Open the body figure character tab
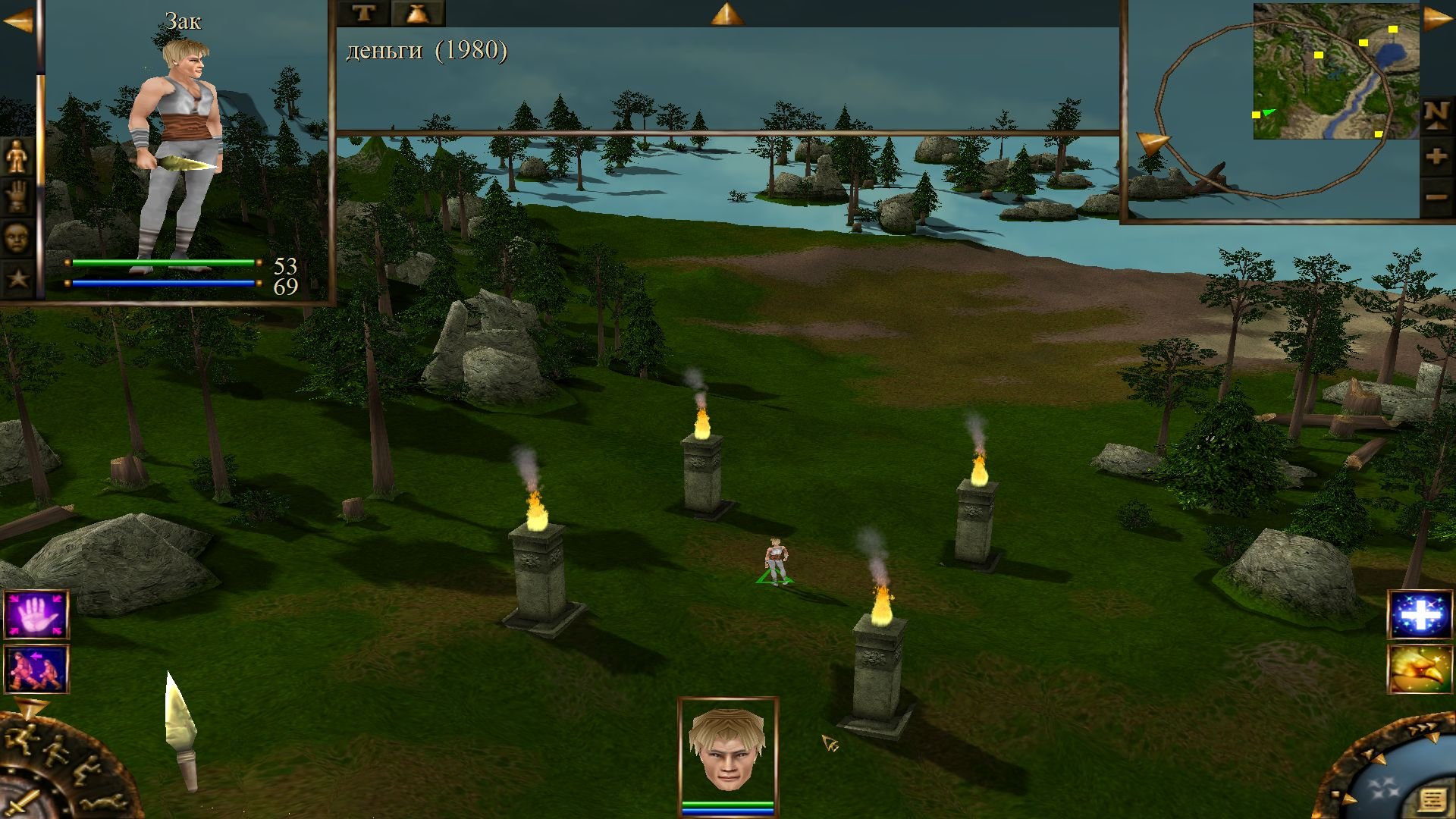The width and height of the screenshot is (1456, 819). [17, 158]
